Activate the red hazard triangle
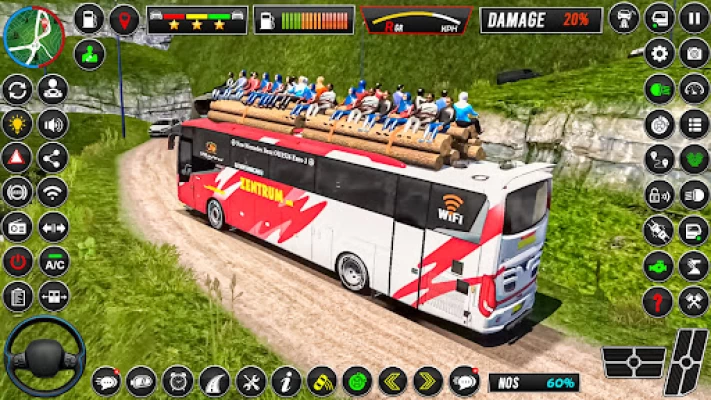This screenshot has width=711, height=400. pos(17,158)
